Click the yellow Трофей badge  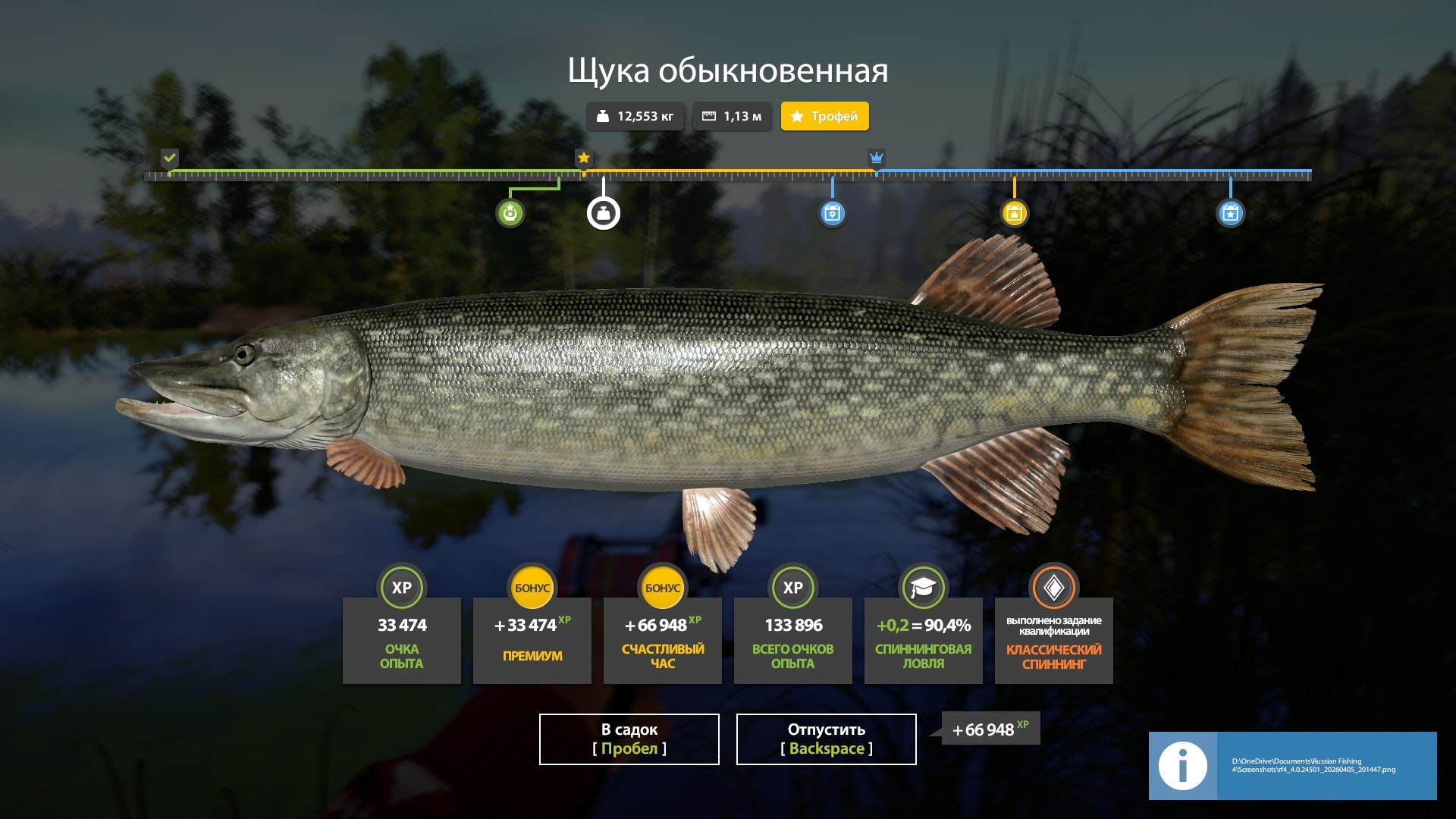coord(824,116)
